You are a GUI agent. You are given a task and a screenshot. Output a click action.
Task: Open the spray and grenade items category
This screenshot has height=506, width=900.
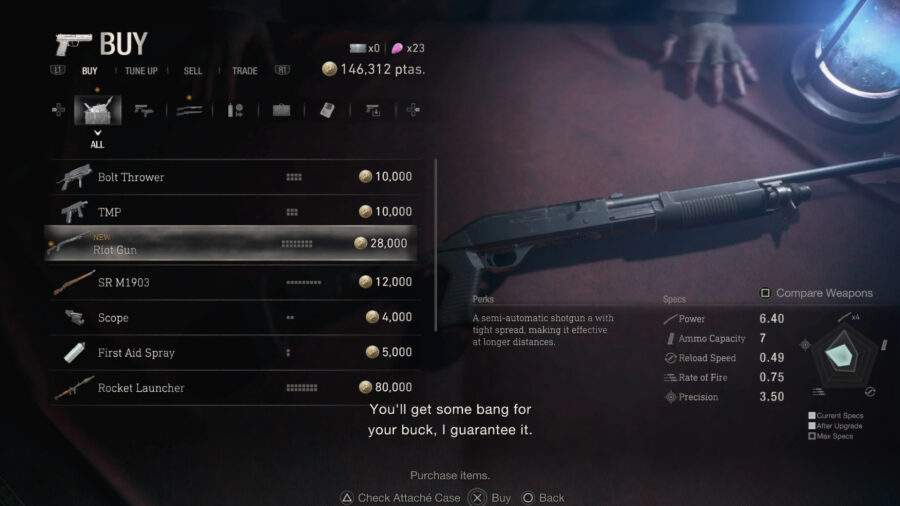coord(235,110)
